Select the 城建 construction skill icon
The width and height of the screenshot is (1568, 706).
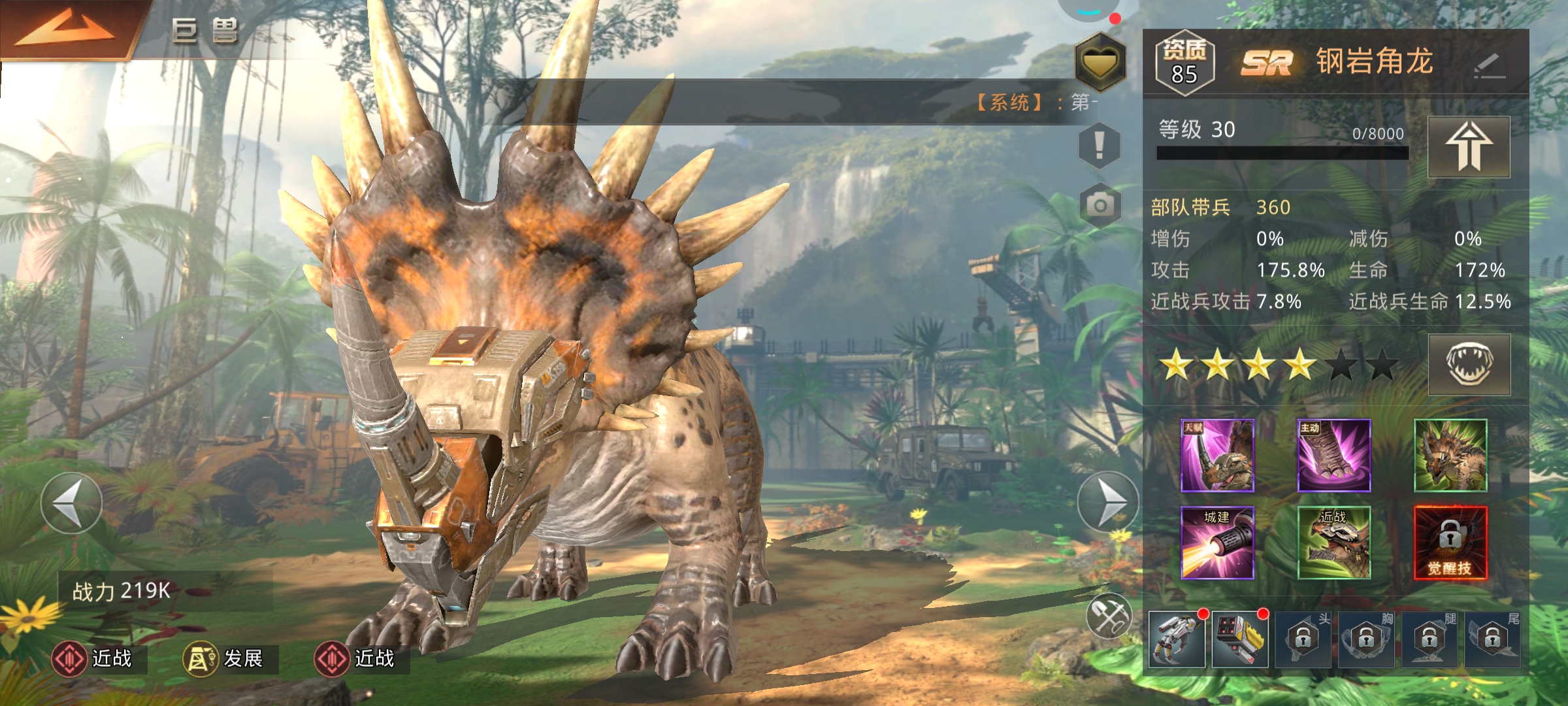(x=1217, y=543)
